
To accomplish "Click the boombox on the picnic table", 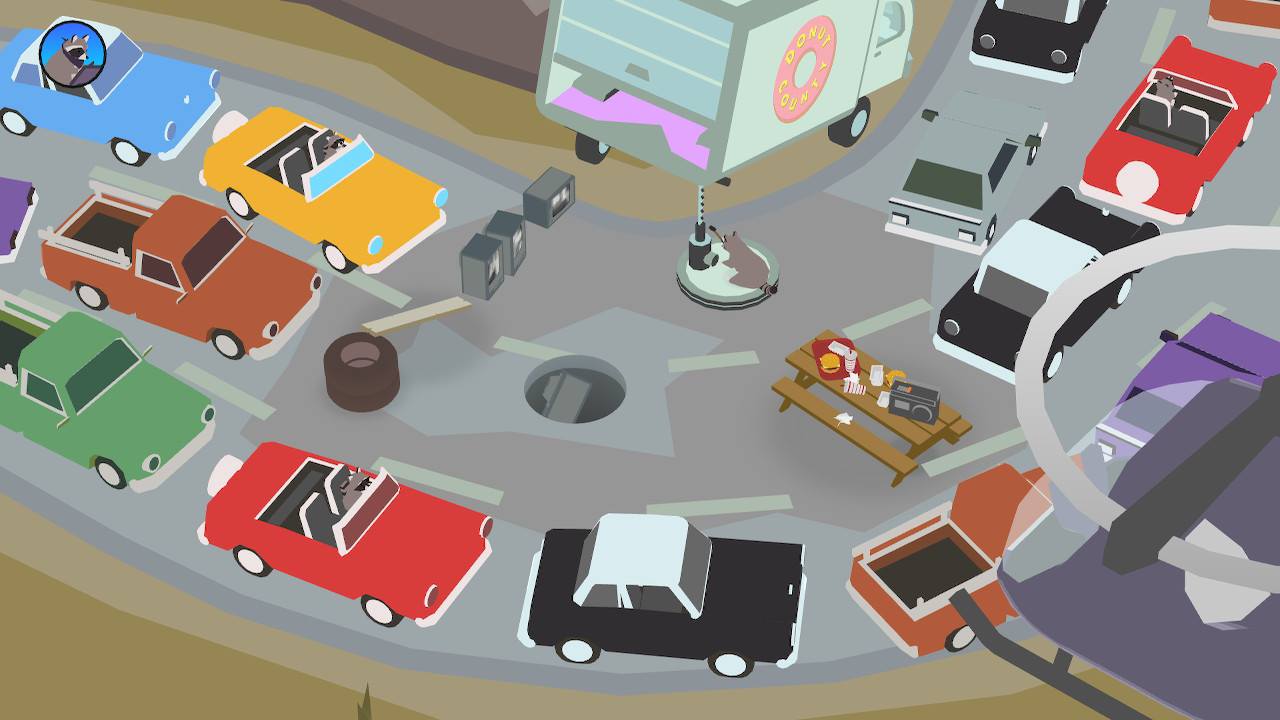I will point(915,400).
